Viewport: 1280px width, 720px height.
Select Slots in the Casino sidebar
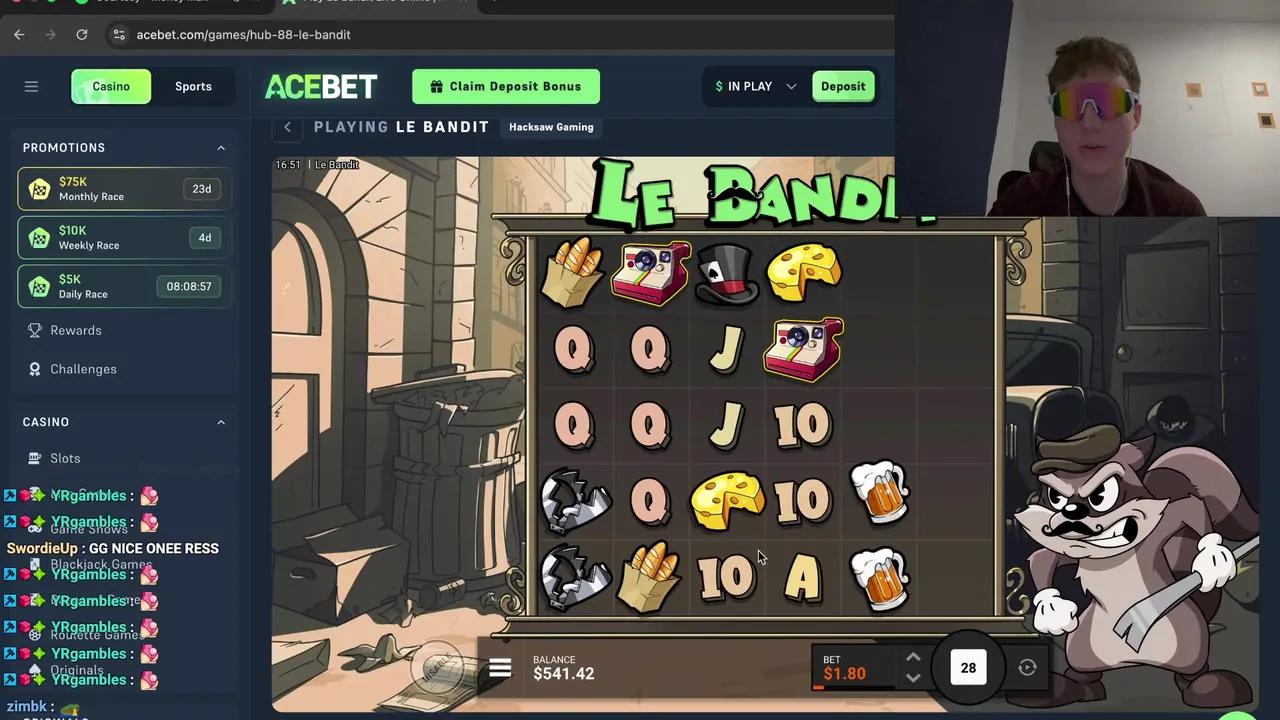point(64,458)
